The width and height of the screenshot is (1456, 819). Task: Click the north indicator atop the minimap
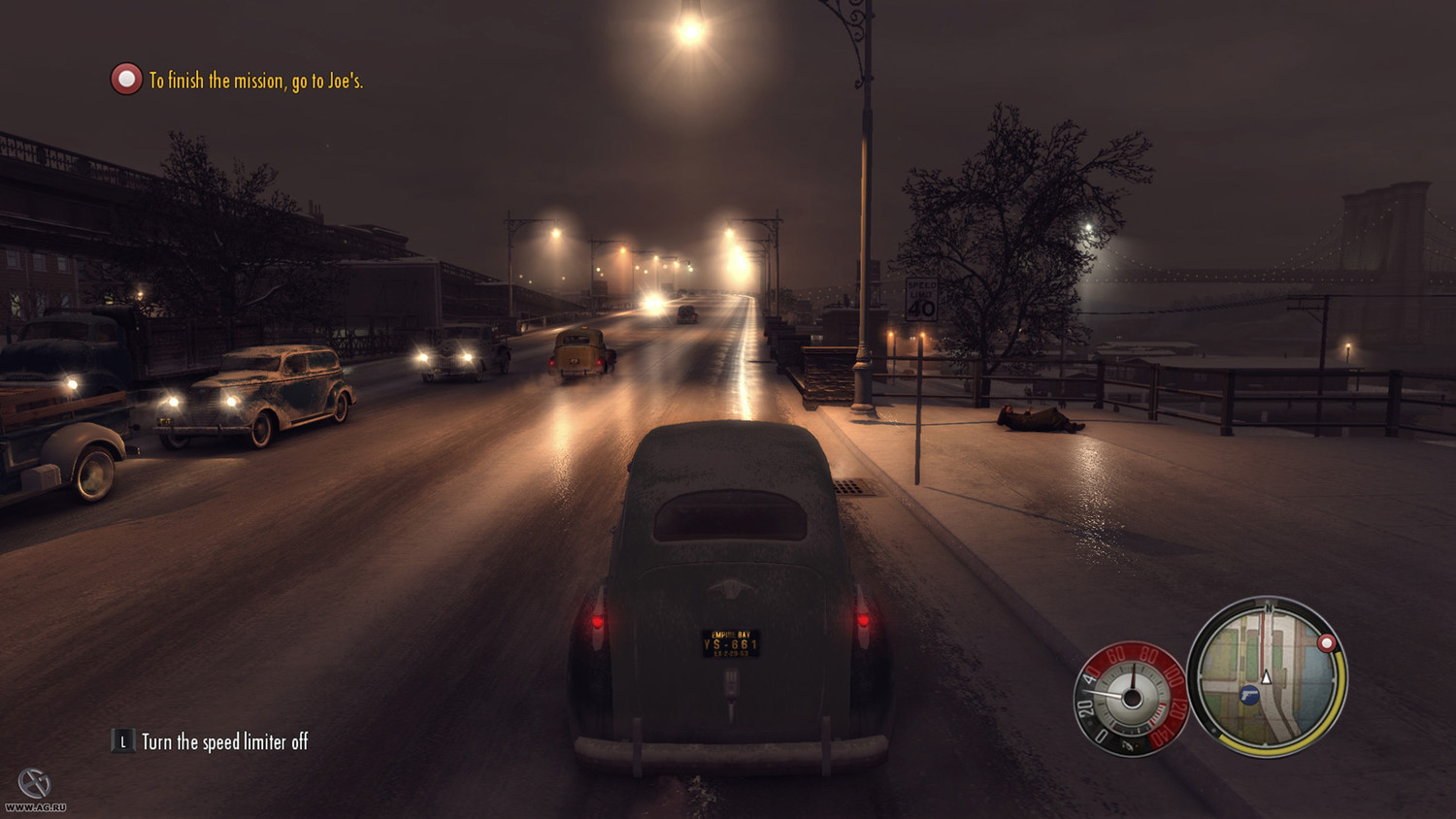1270,607
